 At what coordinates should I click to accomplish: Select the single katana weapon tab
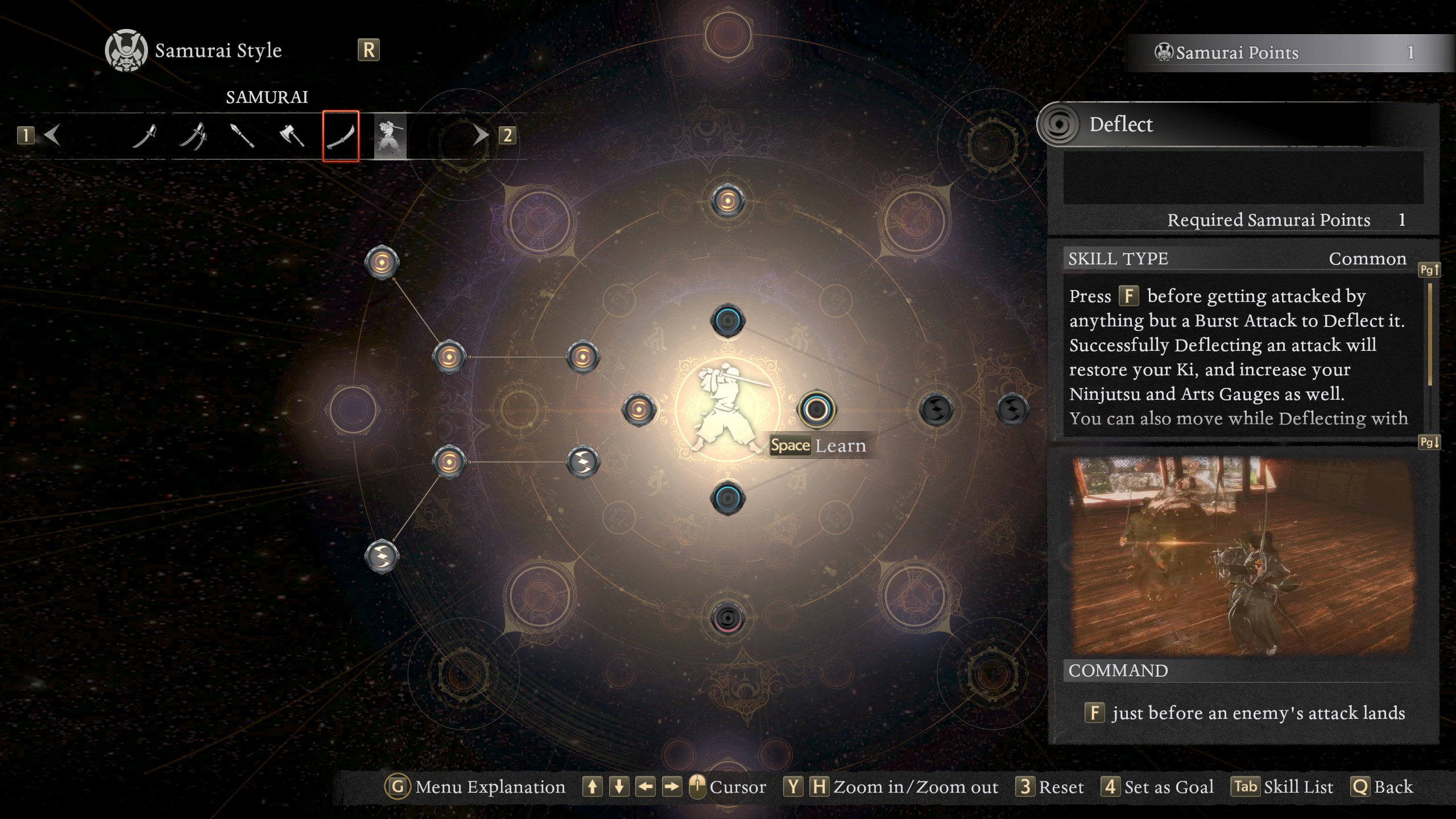144,136
